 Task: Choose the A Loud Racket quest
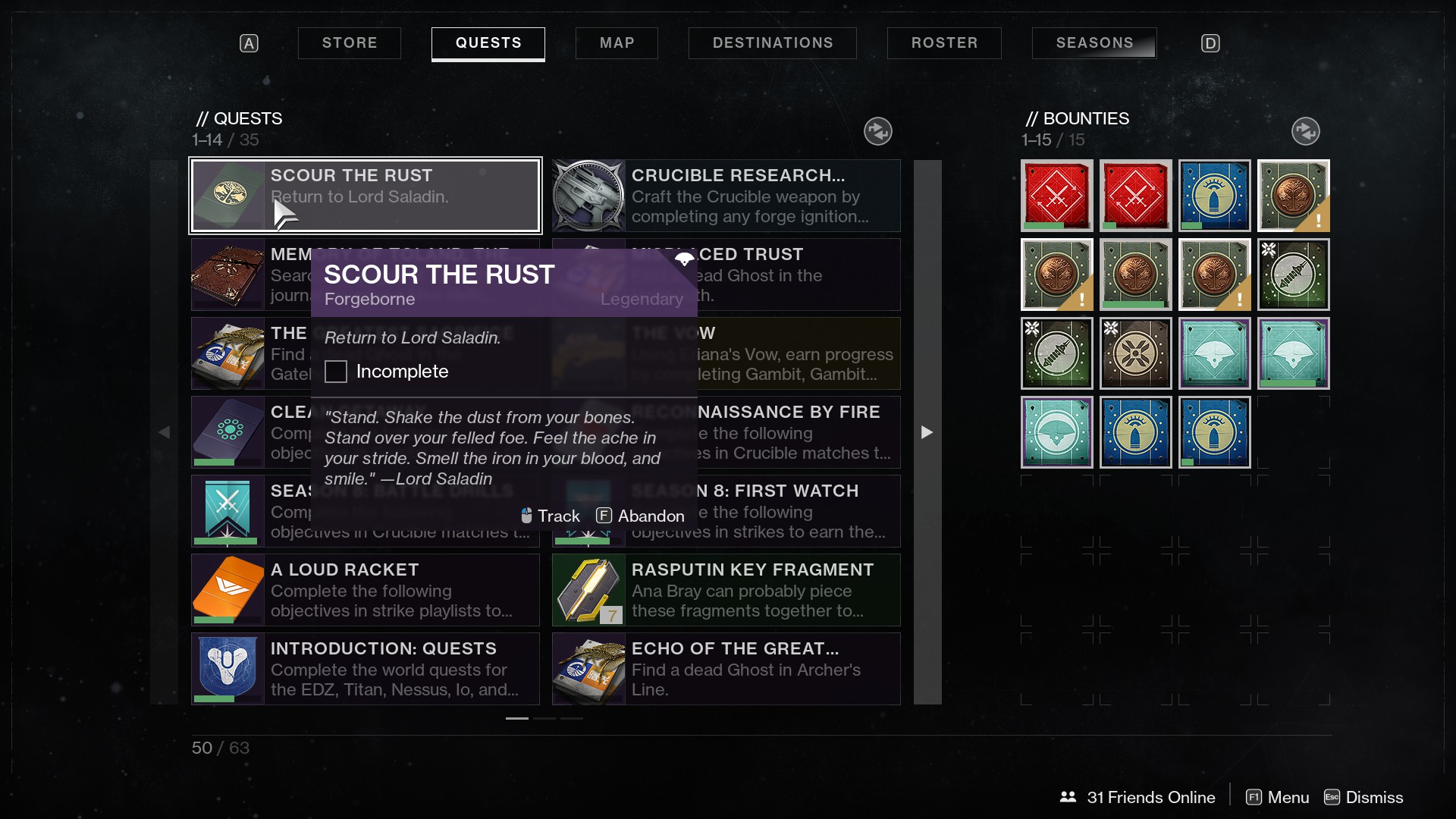pyautogui.click(x=365, y=590)
